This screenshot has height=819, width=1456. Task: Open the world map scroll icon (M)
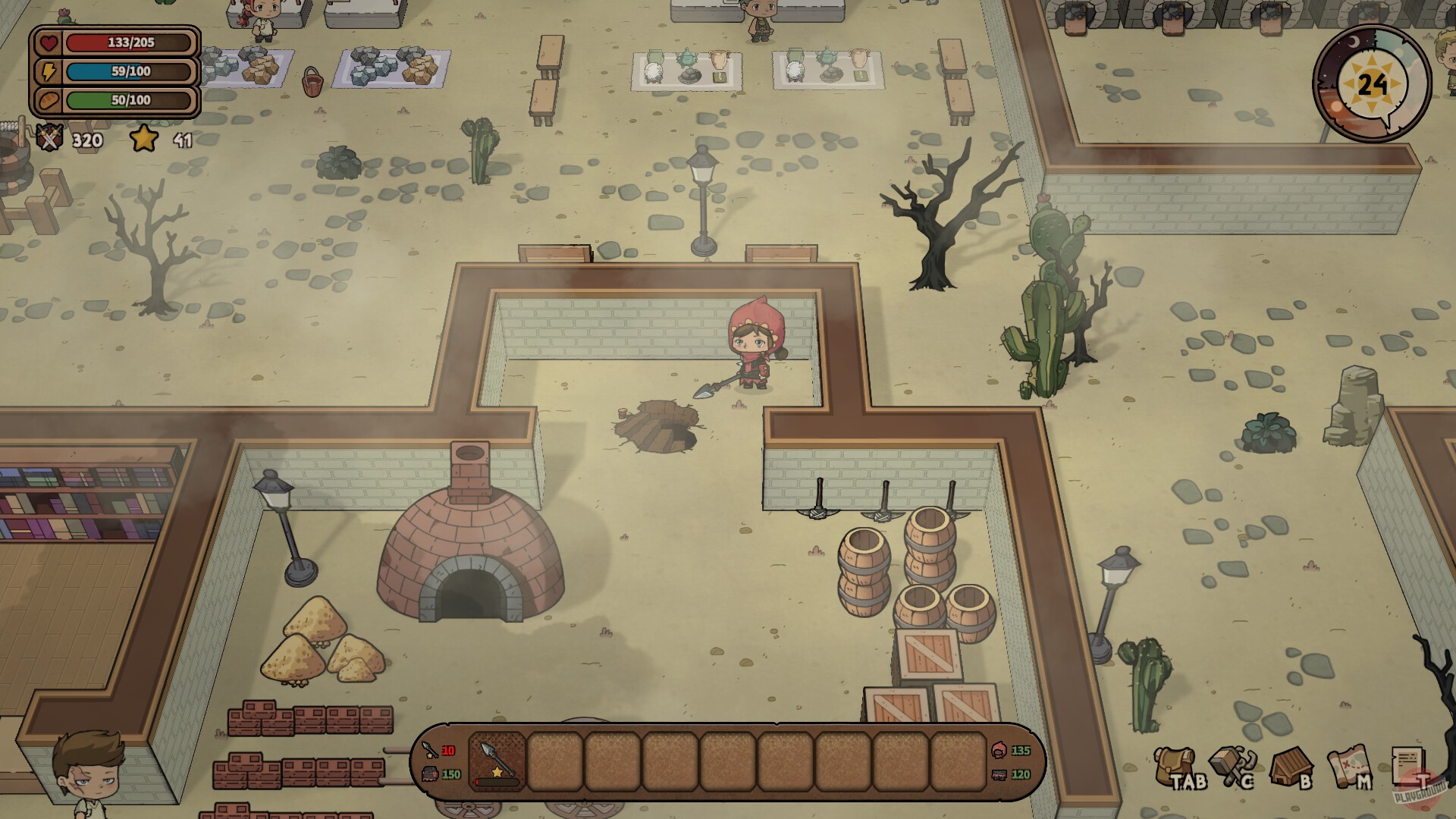(1350, 766)
